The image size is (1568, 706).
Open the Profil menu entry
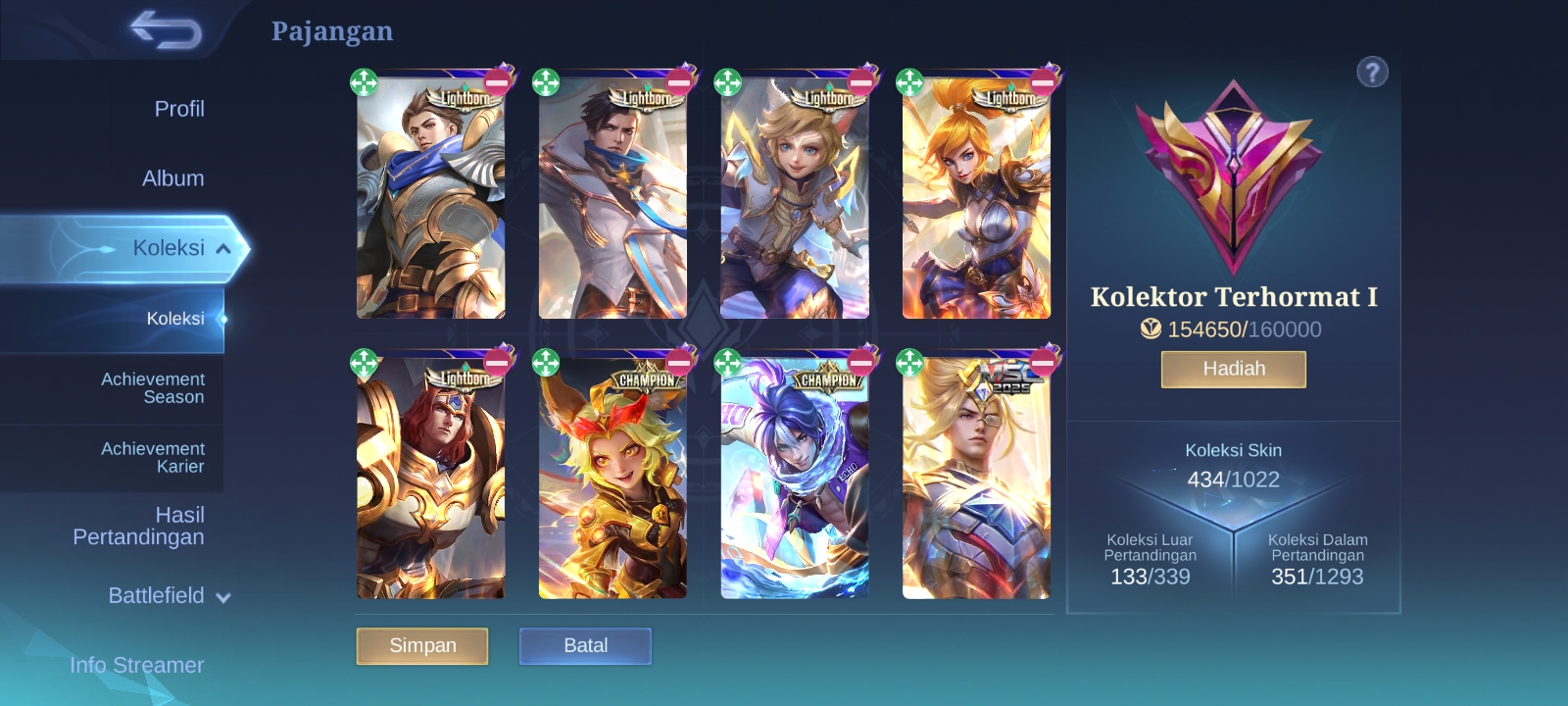tap(178, 109)
